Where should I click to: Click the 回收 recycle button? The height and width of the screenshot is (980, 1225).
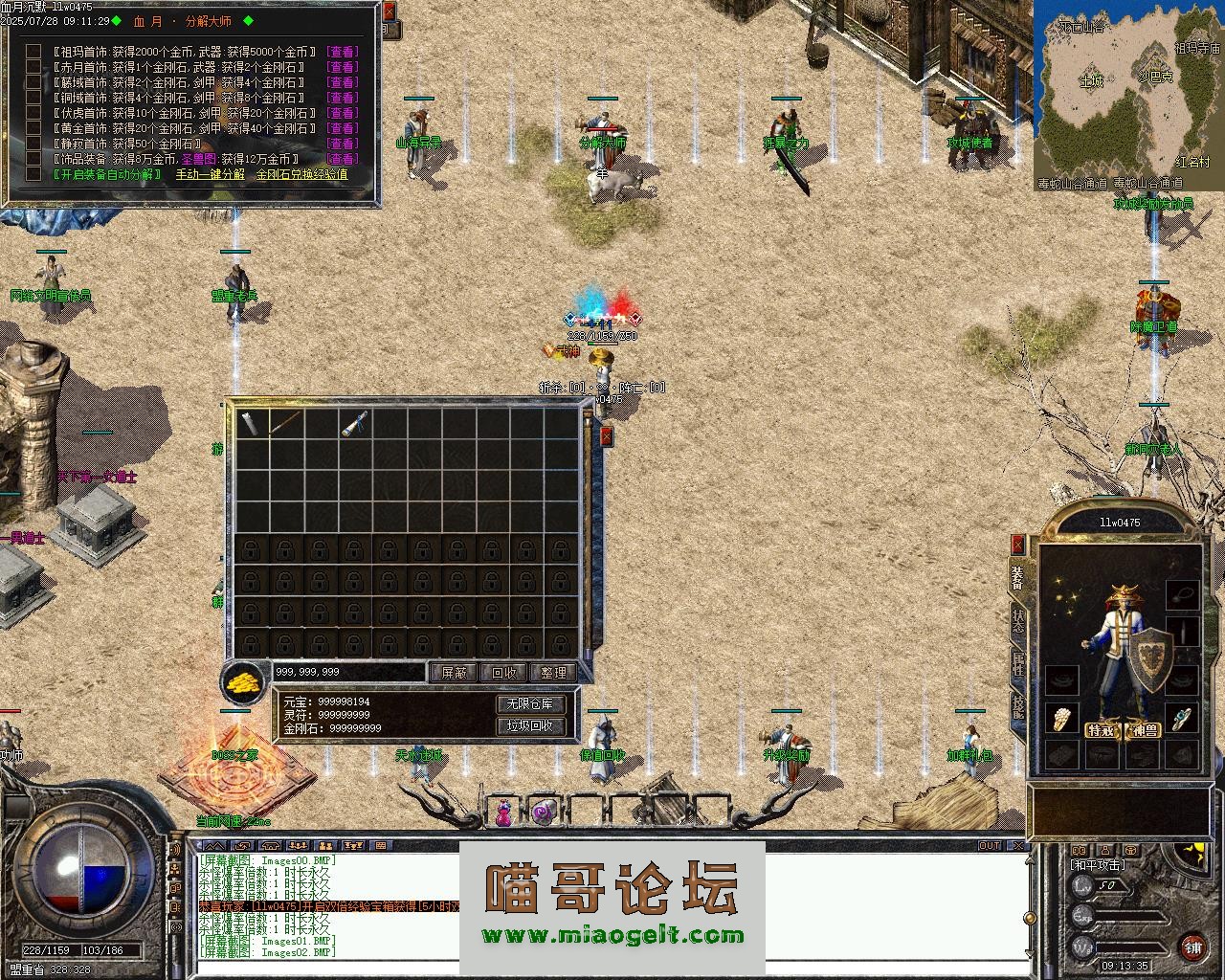[503, 673]
